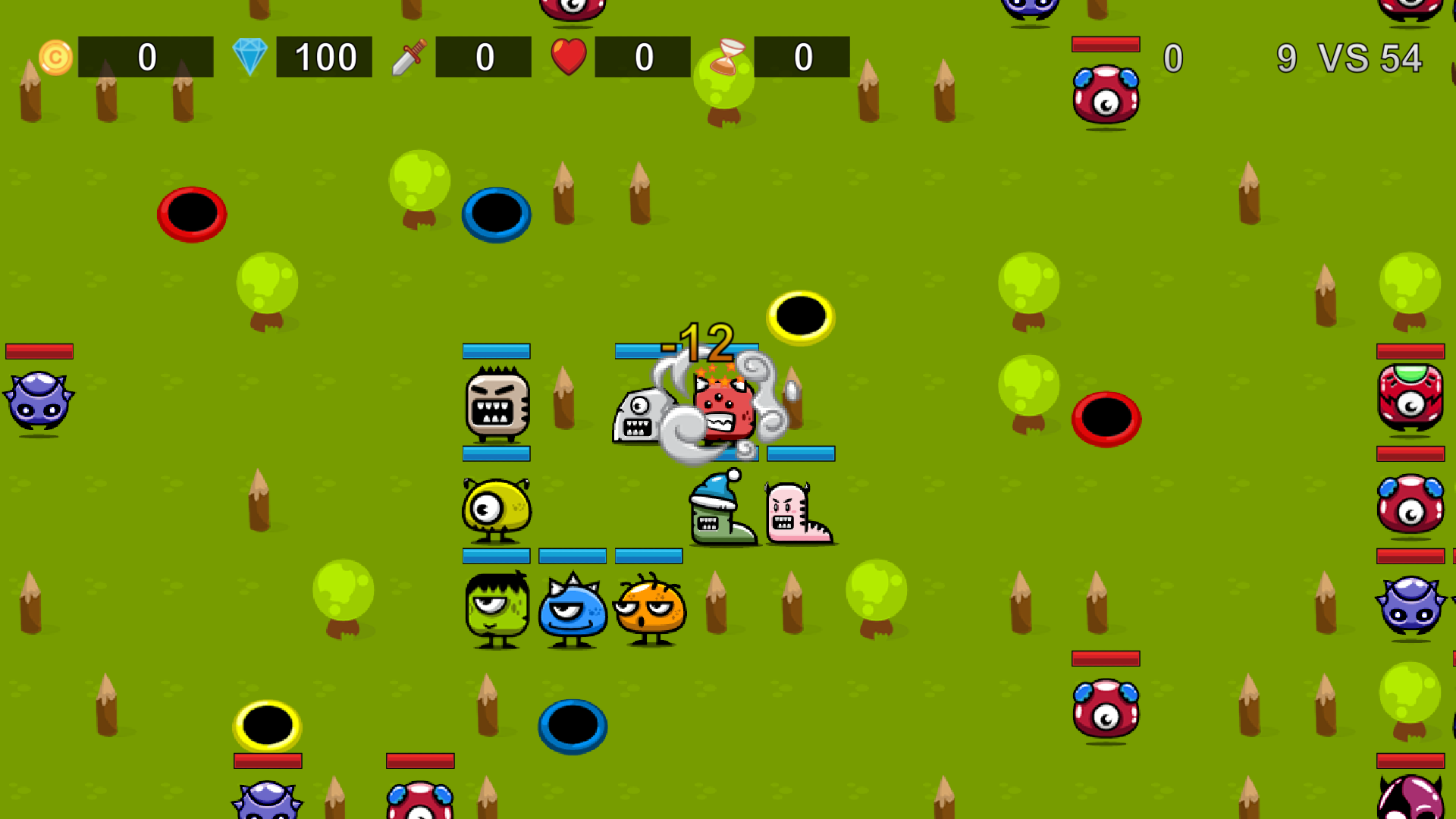
Task: Select the blue diamond gem icon
Action: click(x=251, y=55)
